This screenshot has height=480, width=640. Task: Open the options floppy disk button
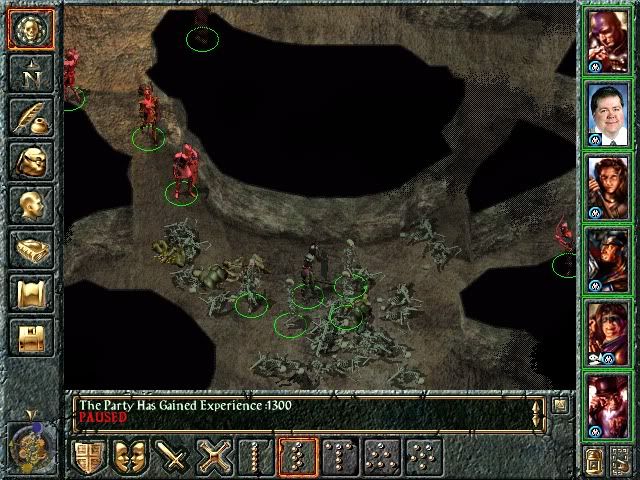coord(30,338)
